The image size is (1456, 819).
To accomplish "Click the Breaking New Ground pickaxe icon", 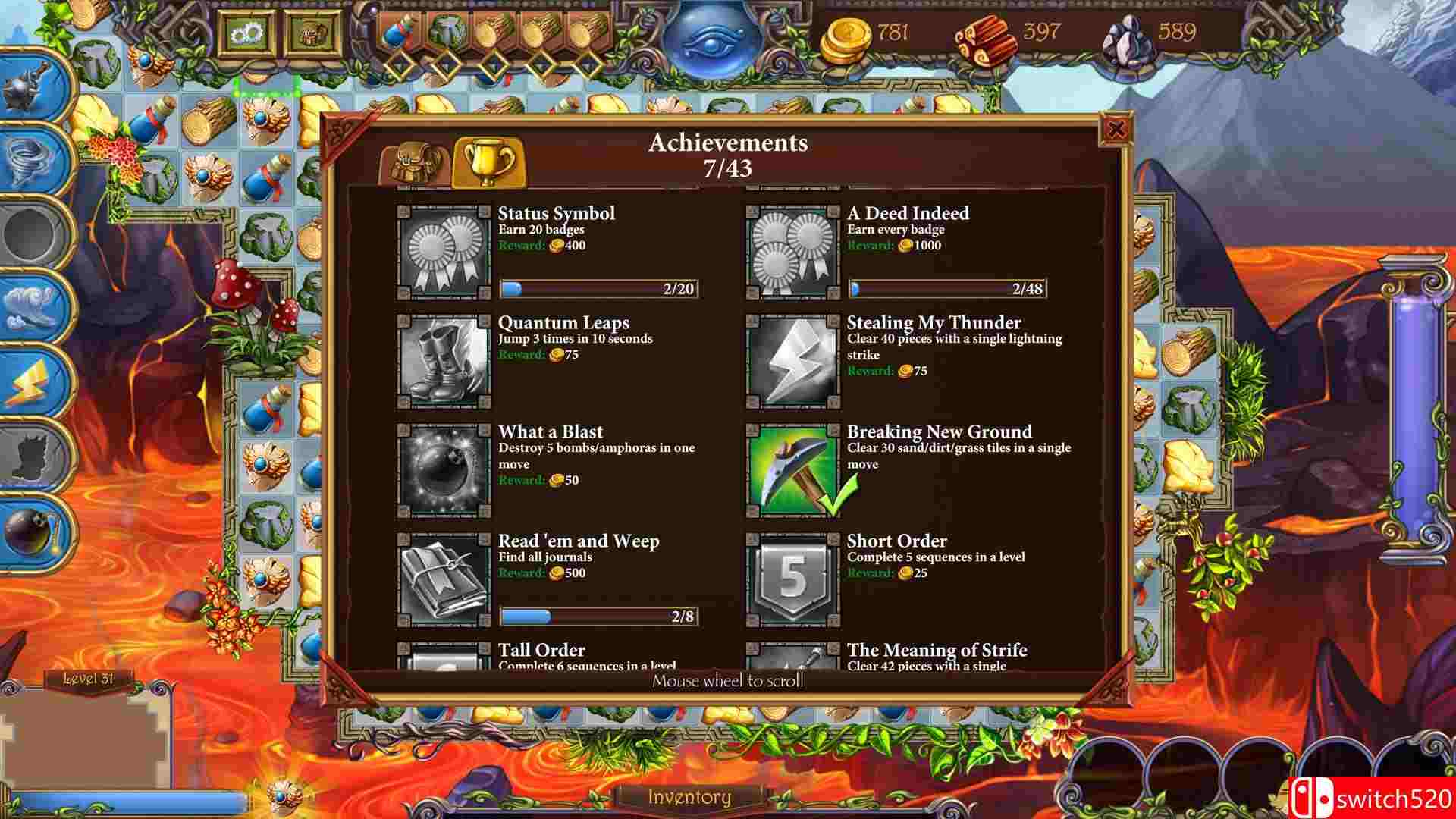I will click(792, 468).
